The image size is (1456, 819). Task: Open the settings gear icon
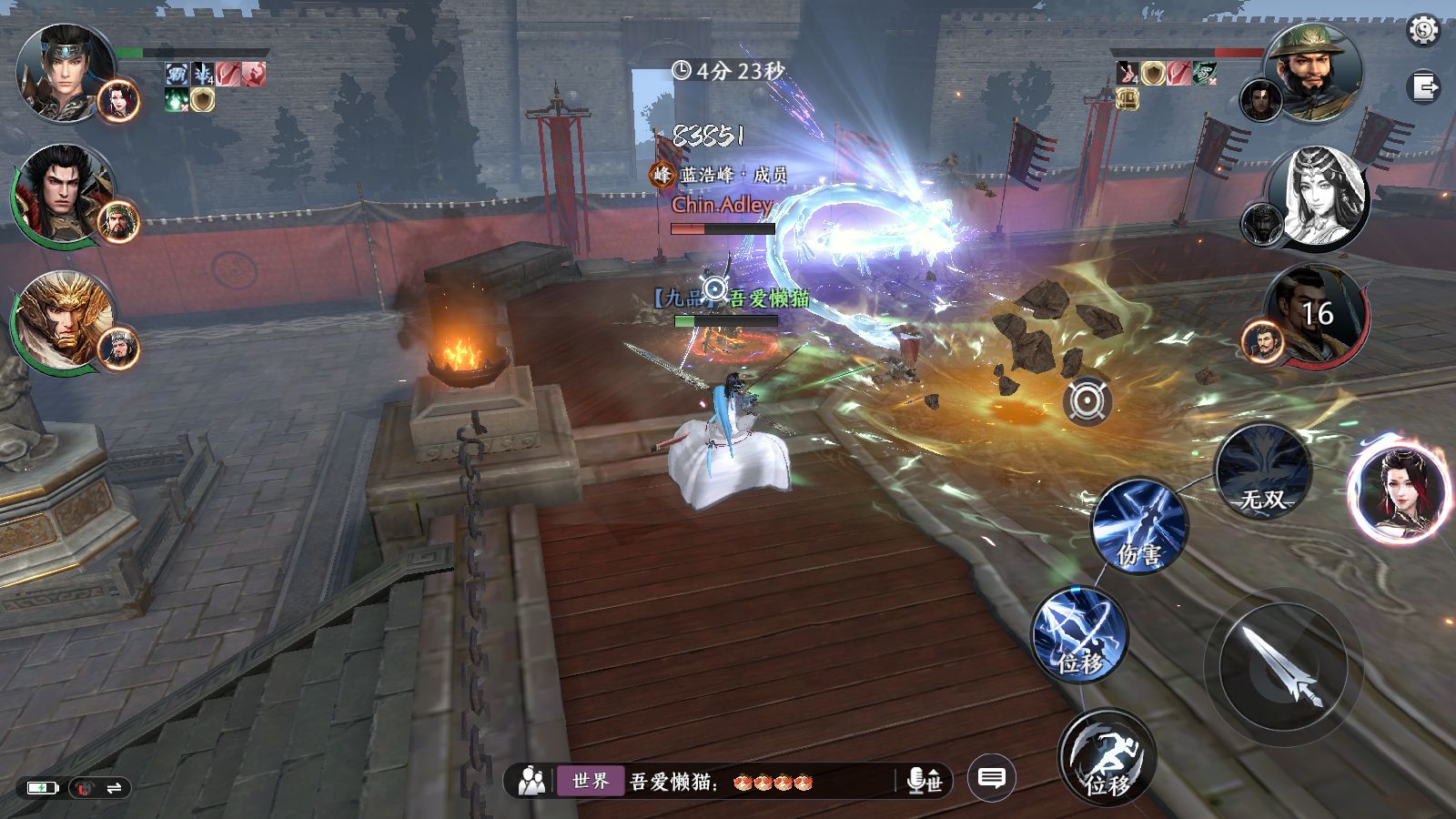click(x=1423, y=31)
